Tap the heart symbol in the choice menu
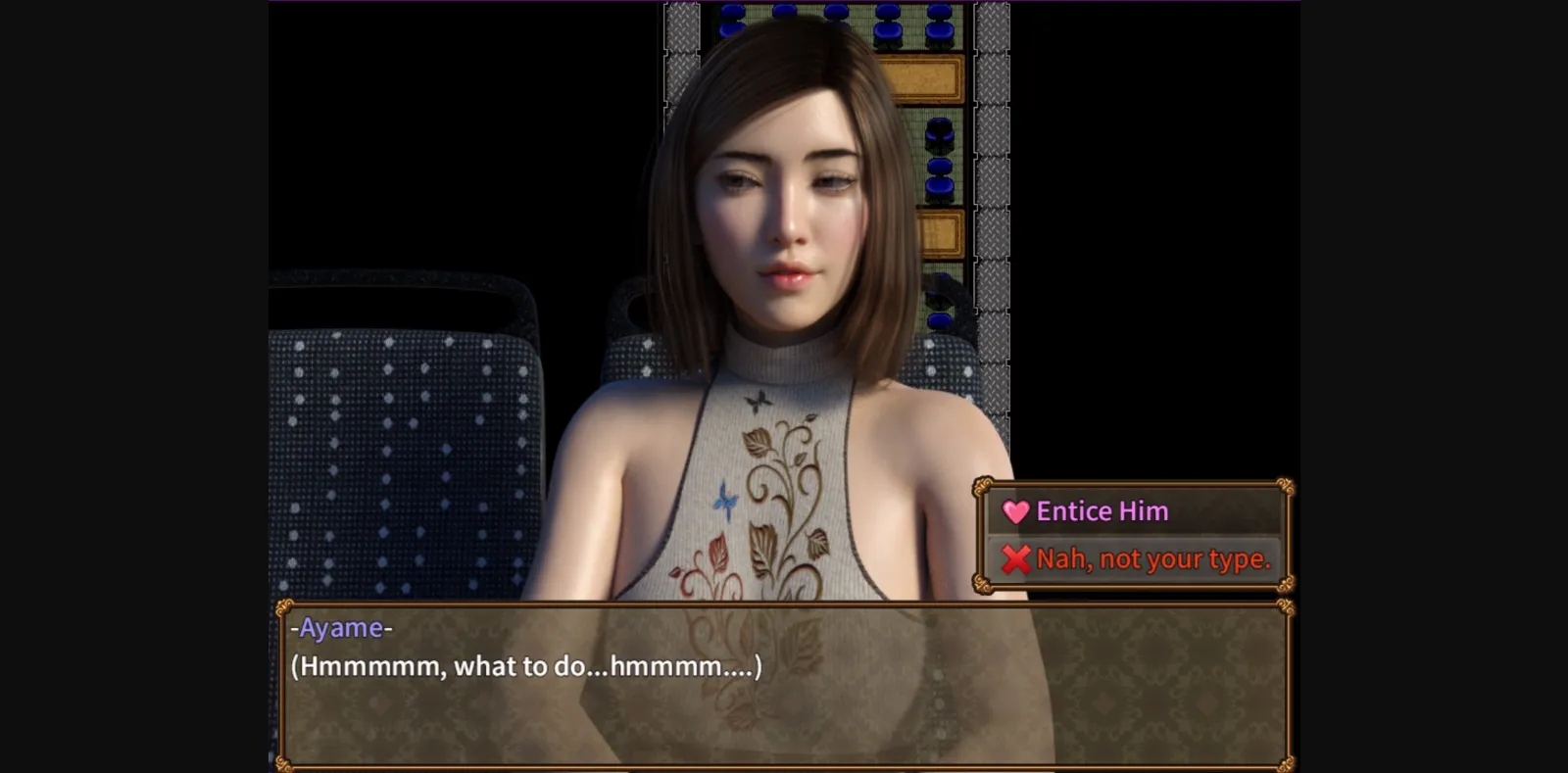 pos(1014,510)
